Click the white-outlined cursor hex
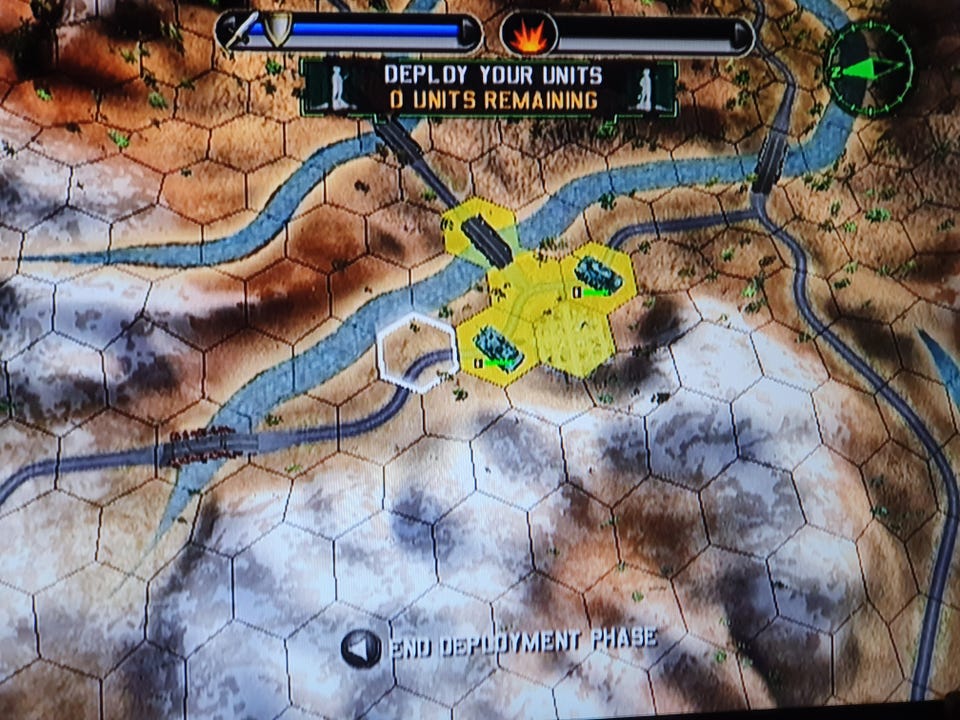Screen dimensions: 960x720 pyautogui.click(x=417, y=351)
